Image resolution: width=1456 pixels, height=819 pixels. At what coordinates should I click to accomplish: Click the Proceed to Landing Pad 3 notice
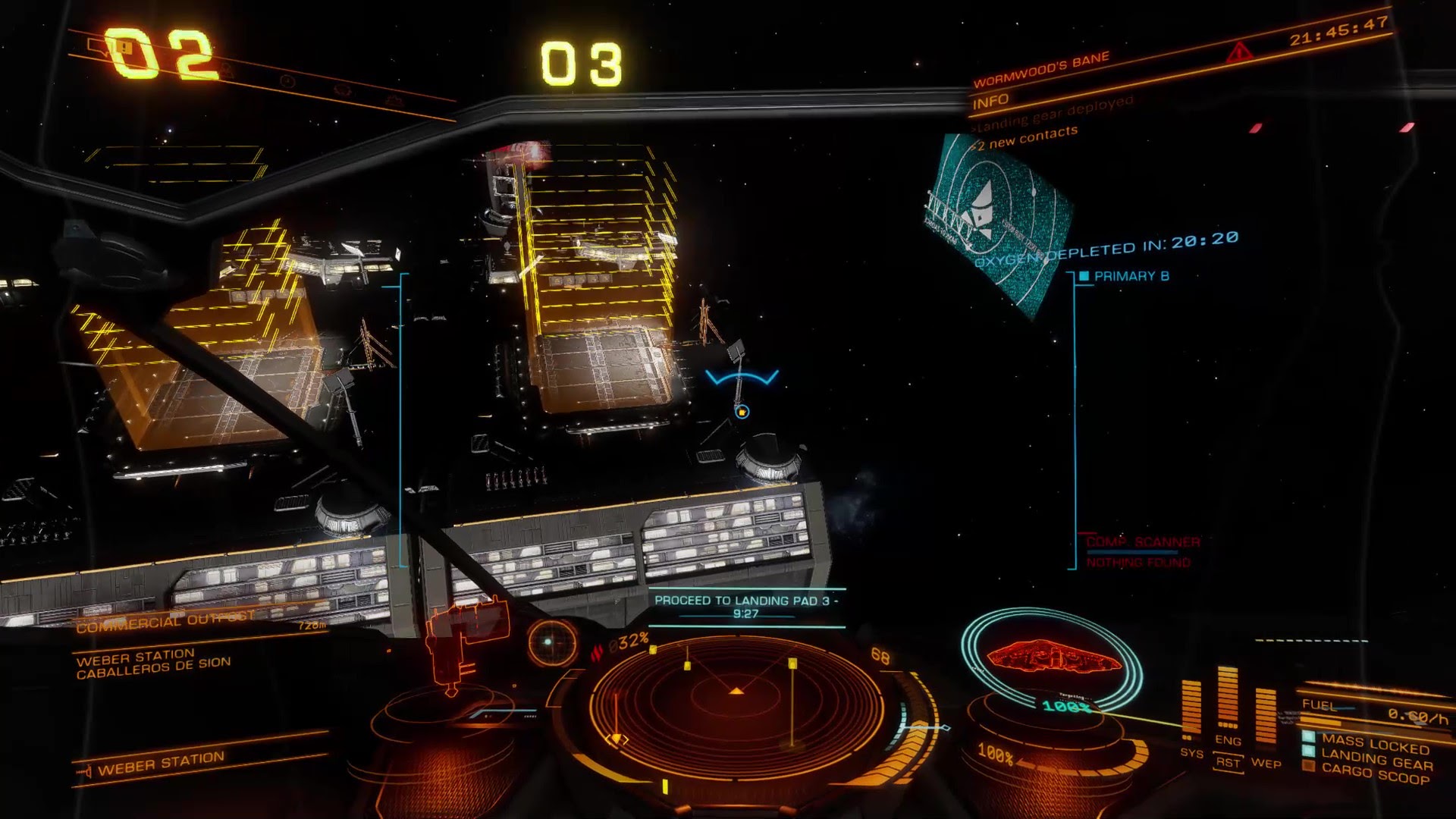pos(746,607)
